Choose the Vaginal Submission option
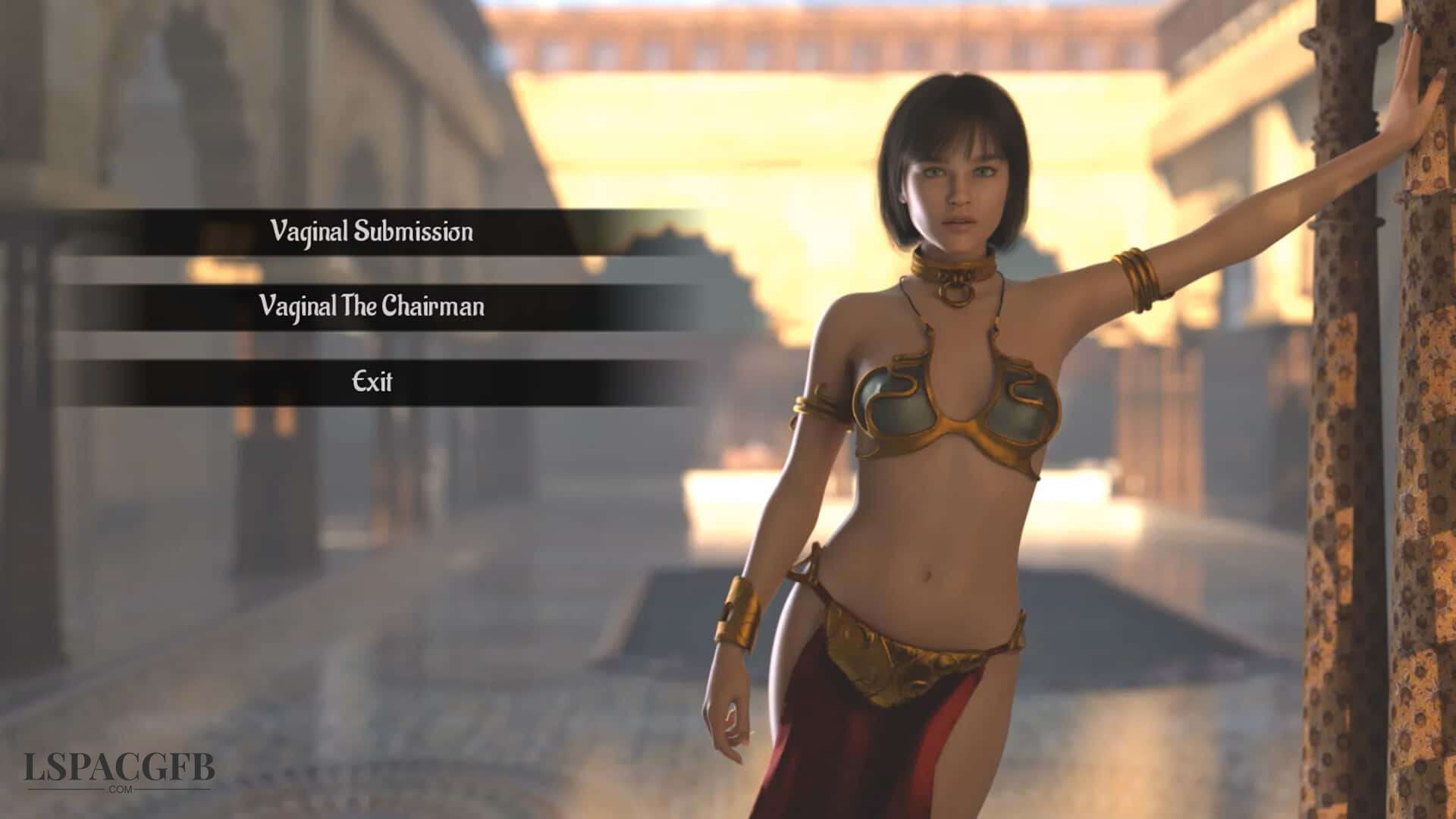 coord(372,231)
